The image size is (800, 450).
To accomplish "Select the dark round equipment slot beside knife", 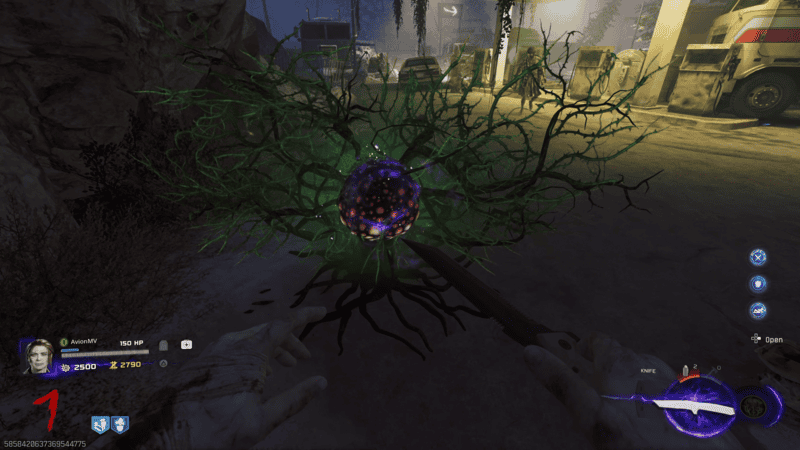I will (x=751, y=407).
